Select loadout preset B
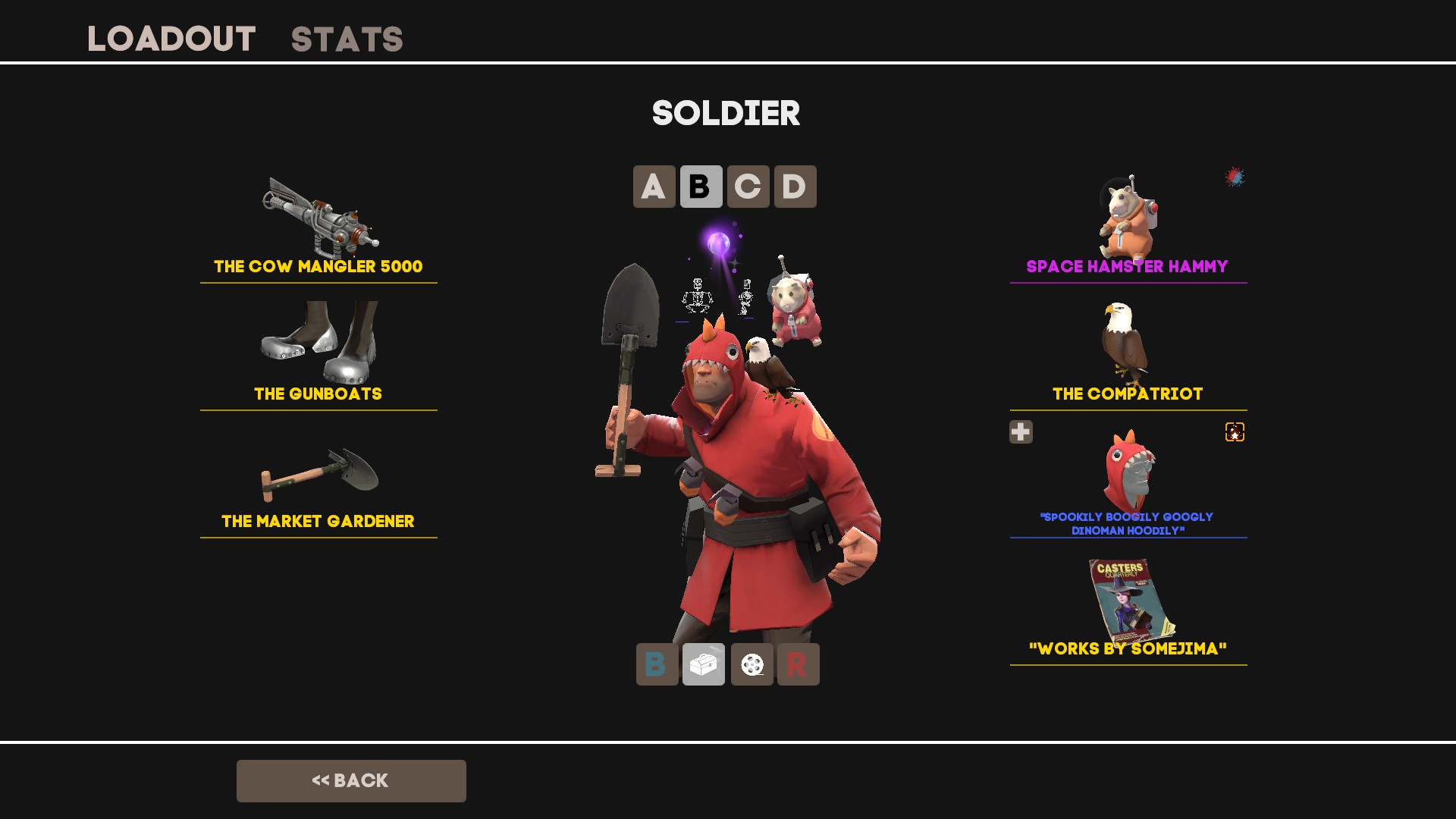 [x=701, y=187]
